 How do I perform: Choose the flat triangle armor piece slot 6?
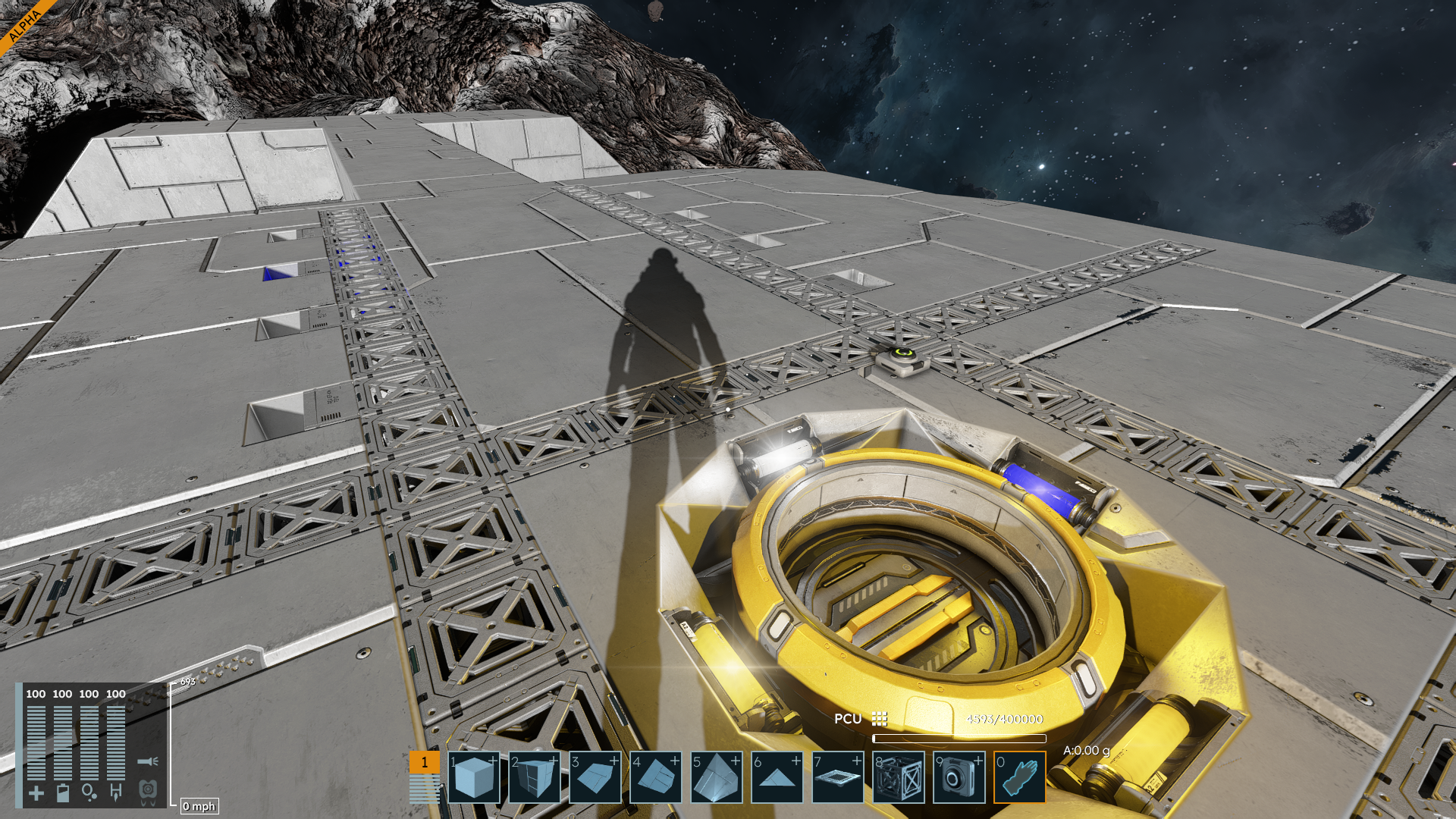pyautogui.click(x=777, y=777)
